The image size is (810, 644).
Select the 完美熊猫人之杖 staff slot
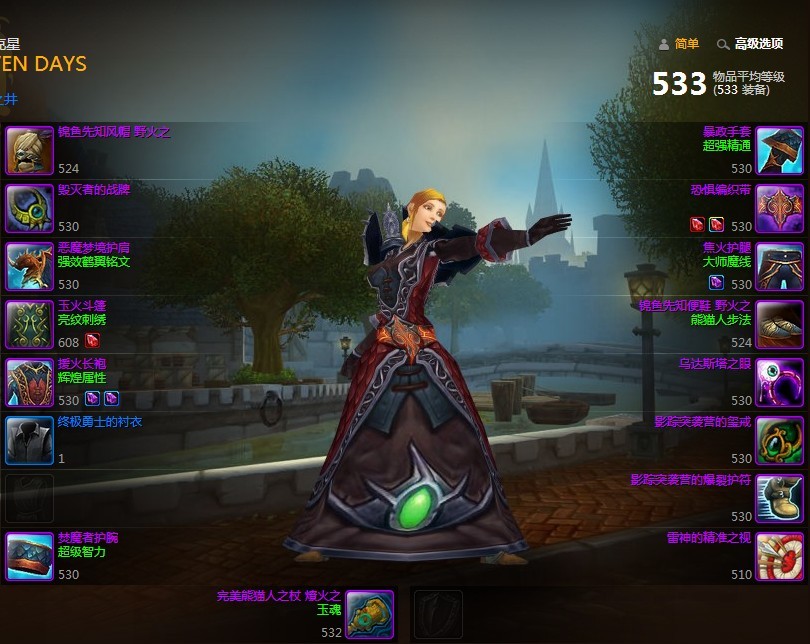pos(370,613)
